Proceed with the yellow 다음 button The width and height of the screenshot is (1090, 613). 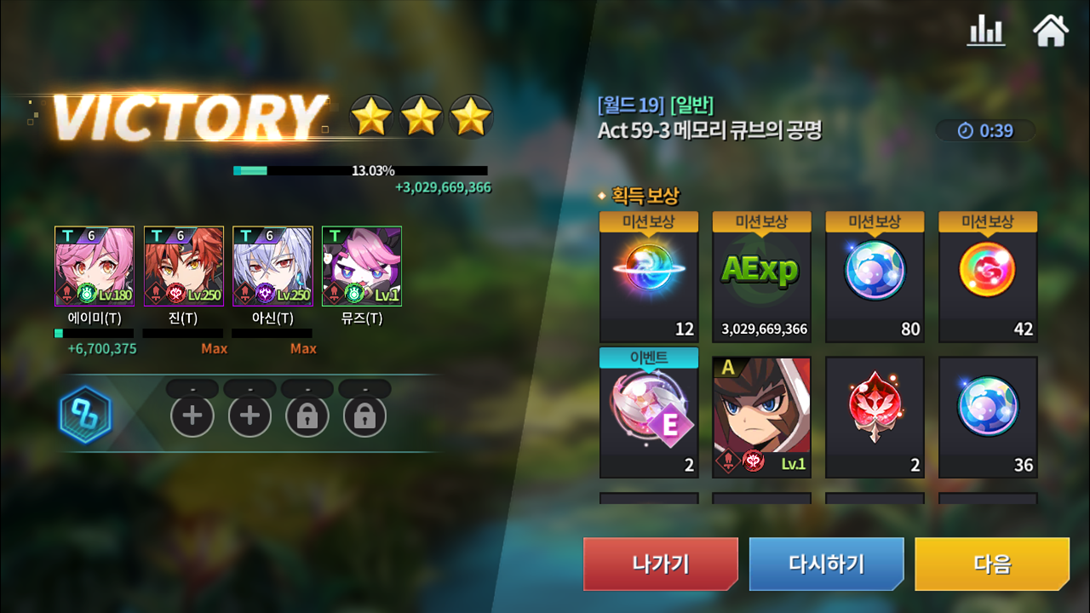point(992,564)
